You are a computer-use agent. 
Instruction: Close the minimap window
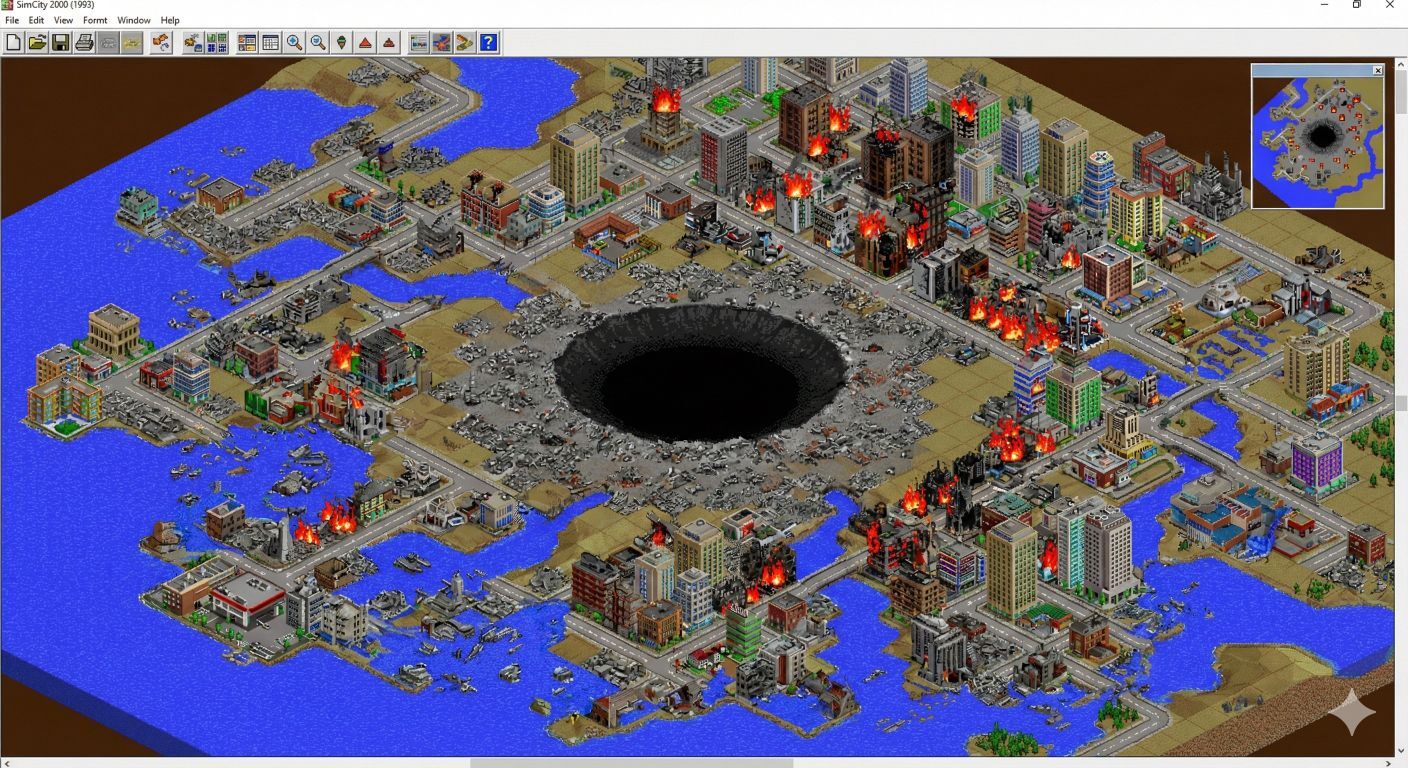tap(1377, 70)
